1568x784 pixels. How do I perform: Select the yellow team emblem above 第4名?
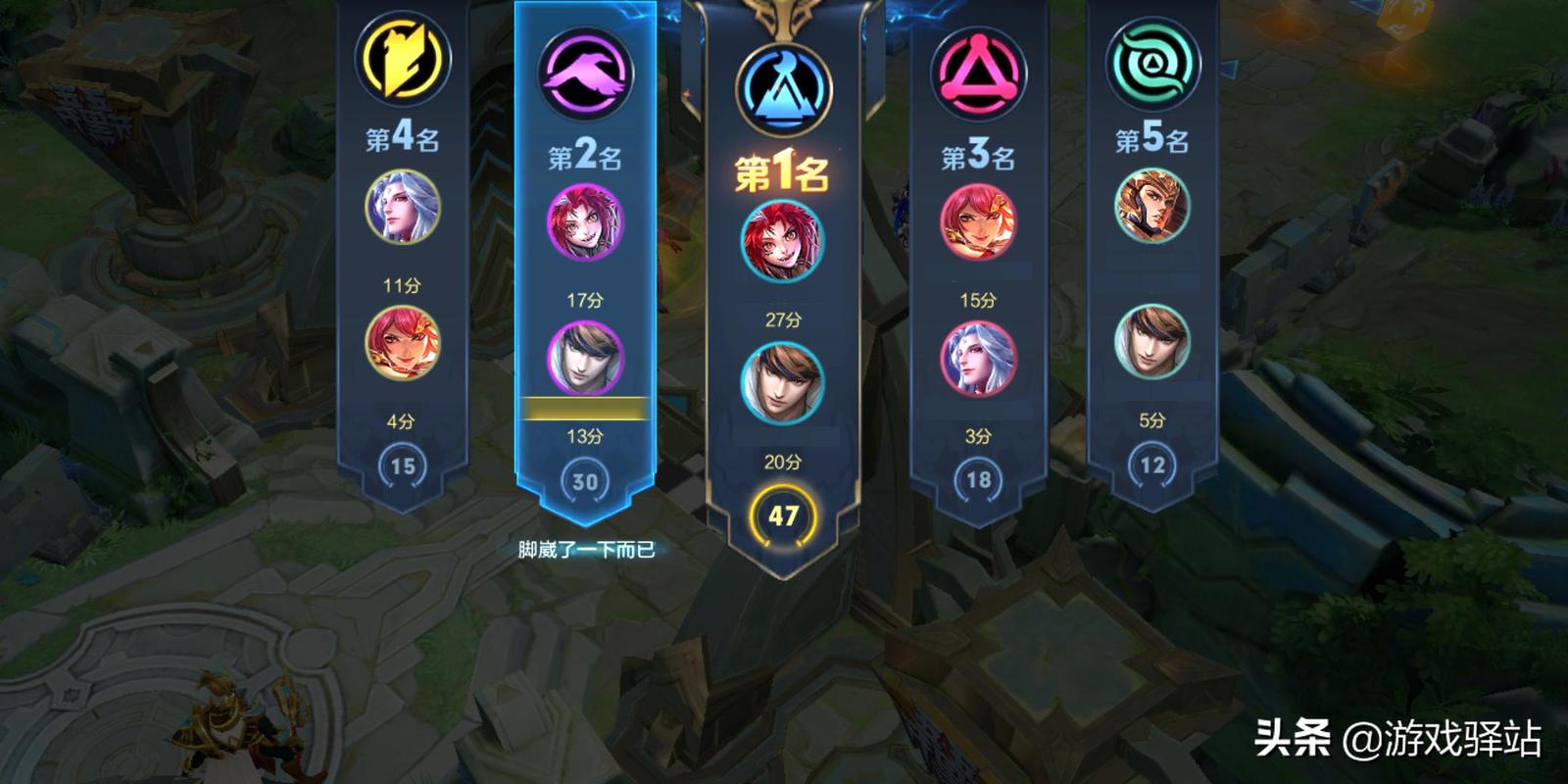[403, 59]
